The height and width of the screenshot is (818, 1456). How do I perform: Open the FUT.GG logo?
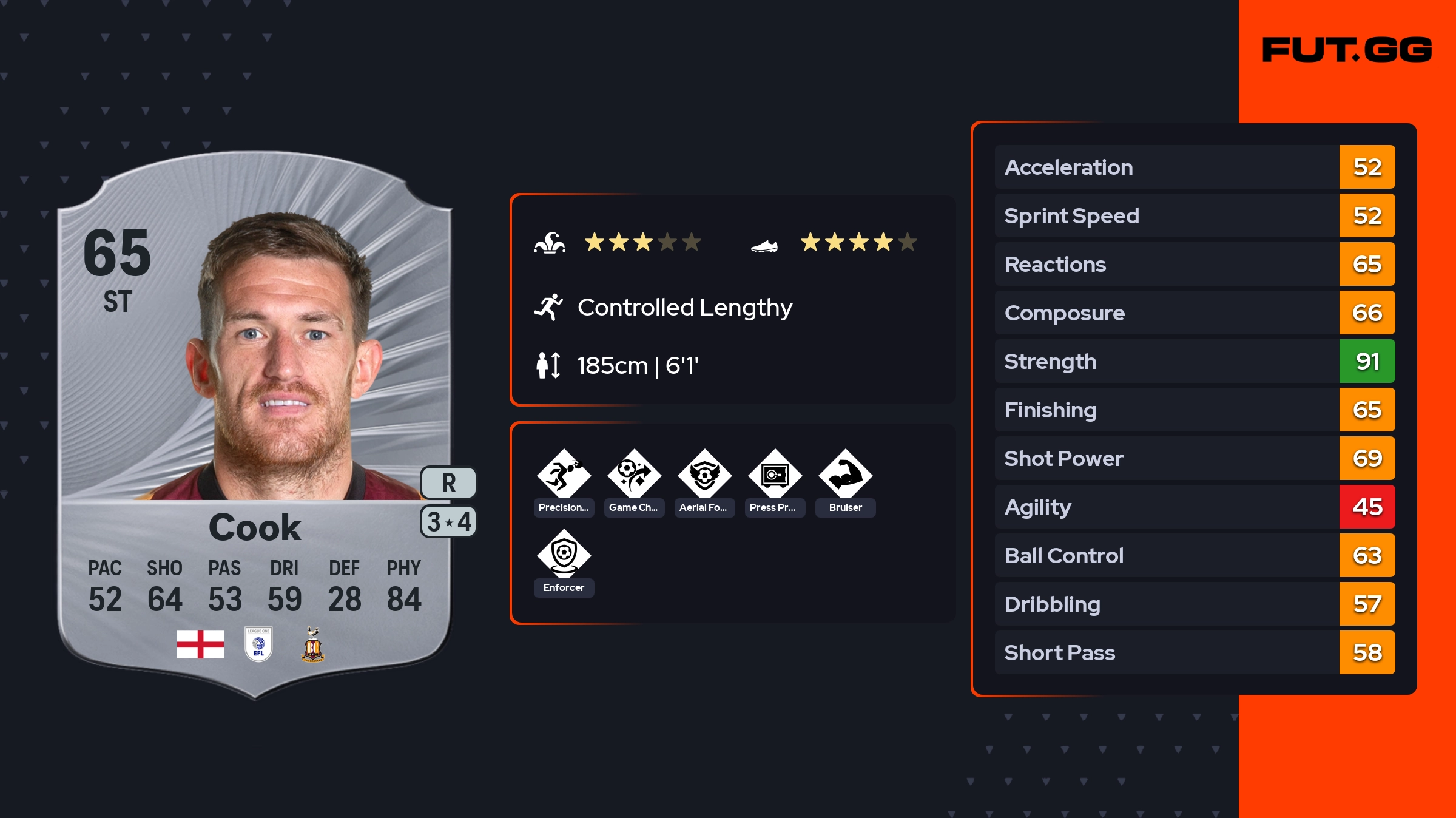1347,50
